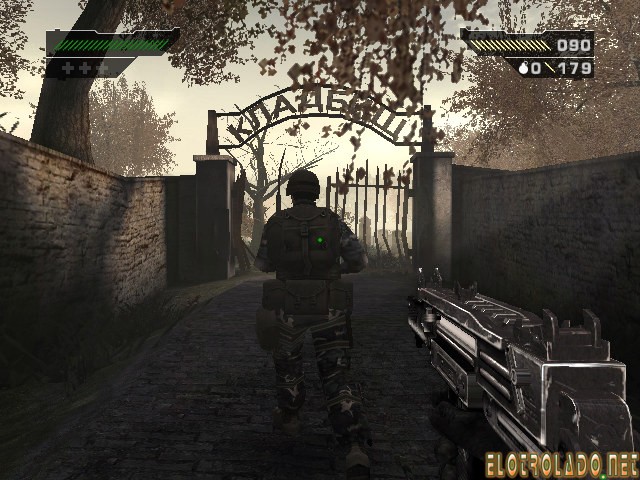Click the medkit crosses under the health bar
This screenshot has width=640, height=480.
pyautogui.click(x=81, y=67)
